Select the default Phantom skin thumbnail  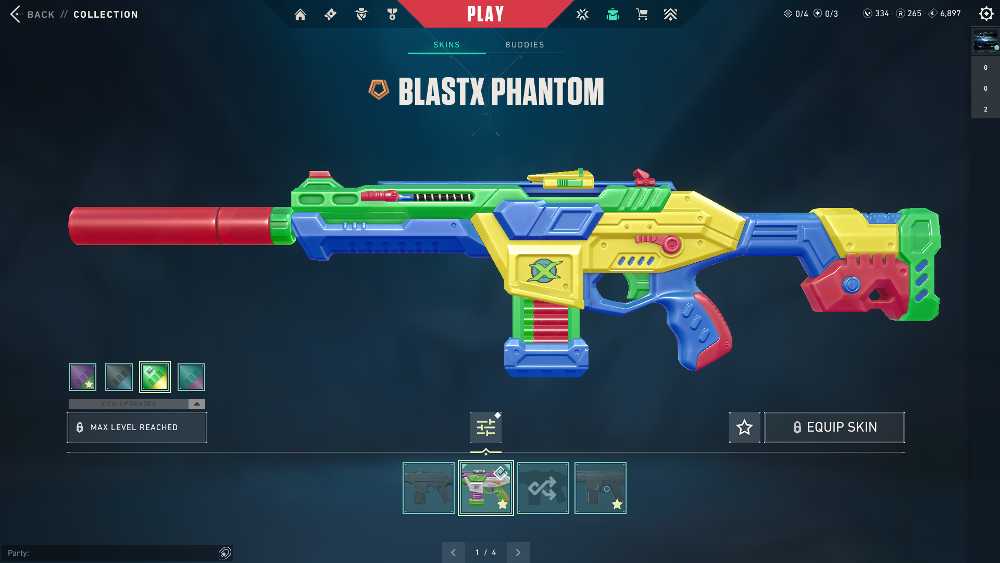pos(429,488)
